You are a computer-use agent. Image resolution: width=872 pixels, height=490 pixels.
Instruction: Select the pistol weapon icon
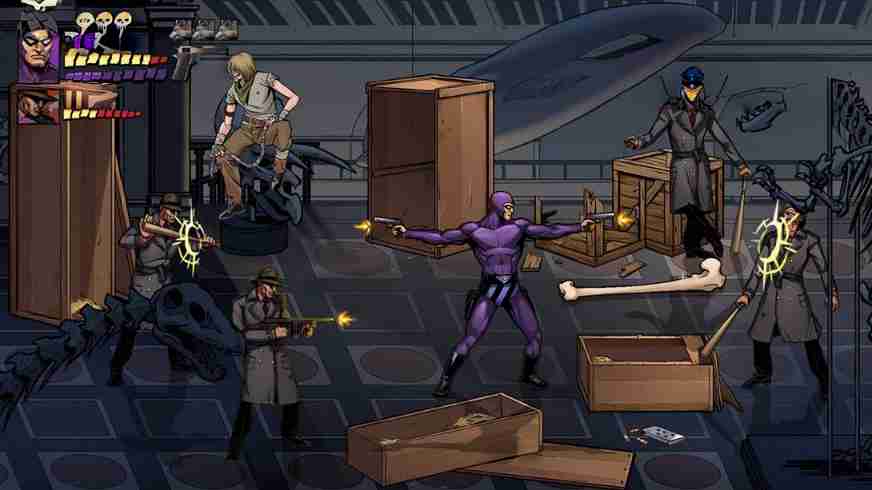[183, 62]
